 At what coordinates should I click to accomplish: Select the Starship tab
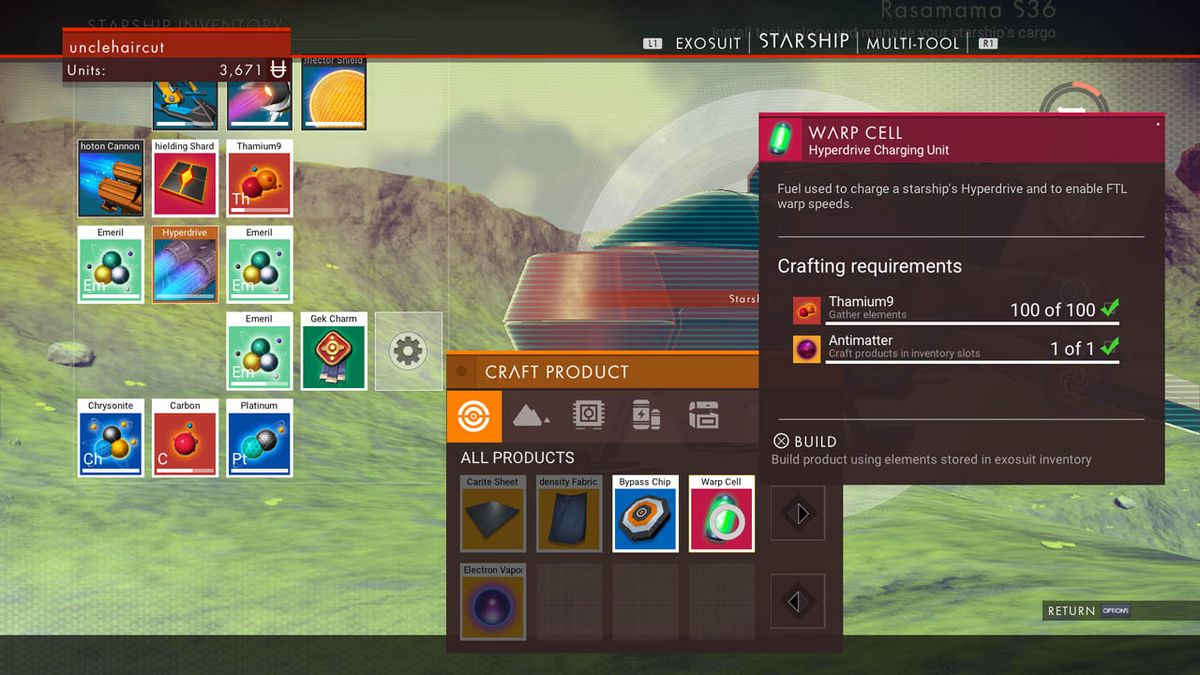[x=804, y=42]
